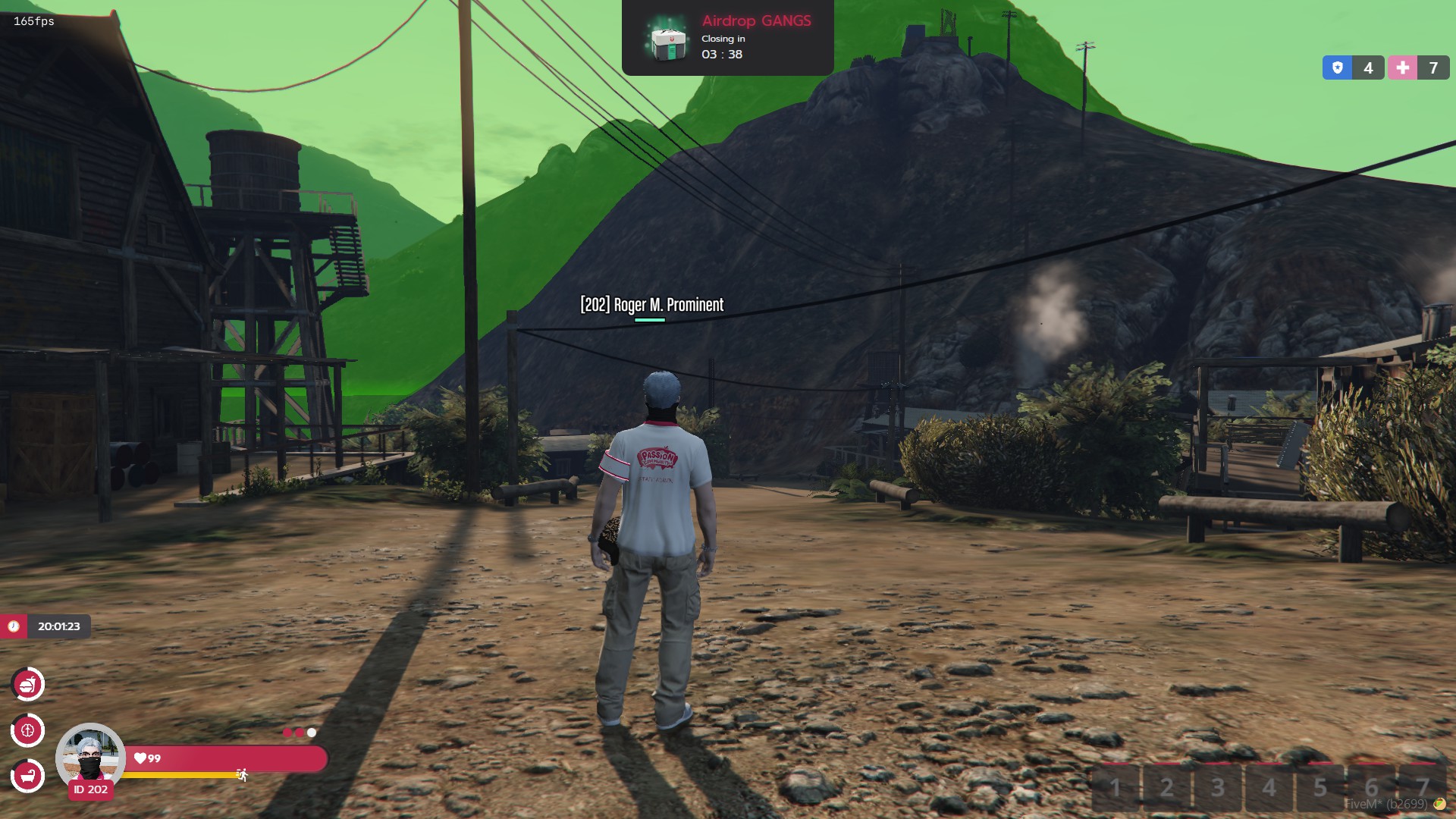
Task: Pick hotbar slot 5
Action: tap(1320, 787)
